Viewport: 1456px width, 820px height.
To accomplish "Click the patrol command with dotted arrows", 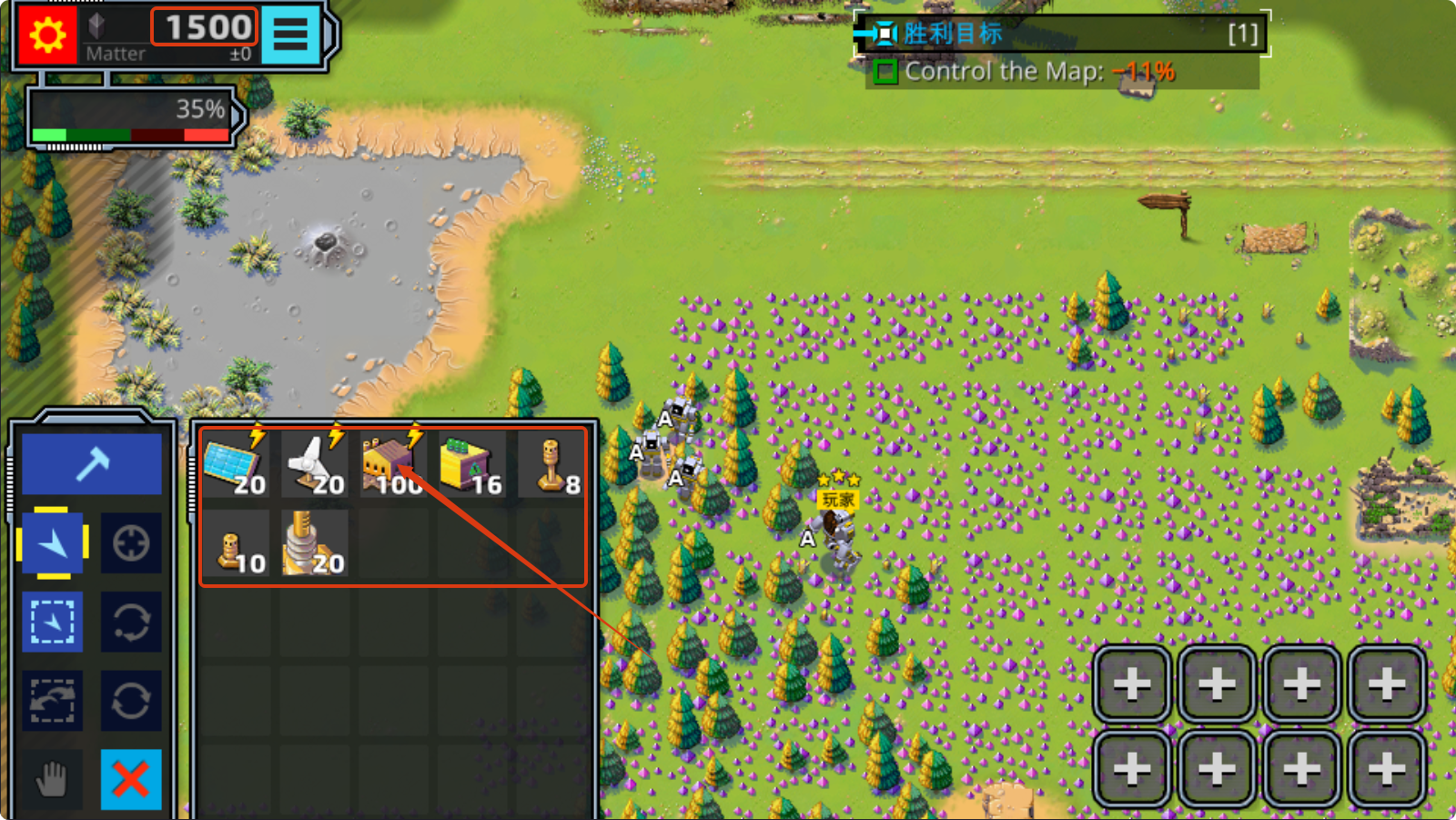I will (x=131, y=623).
